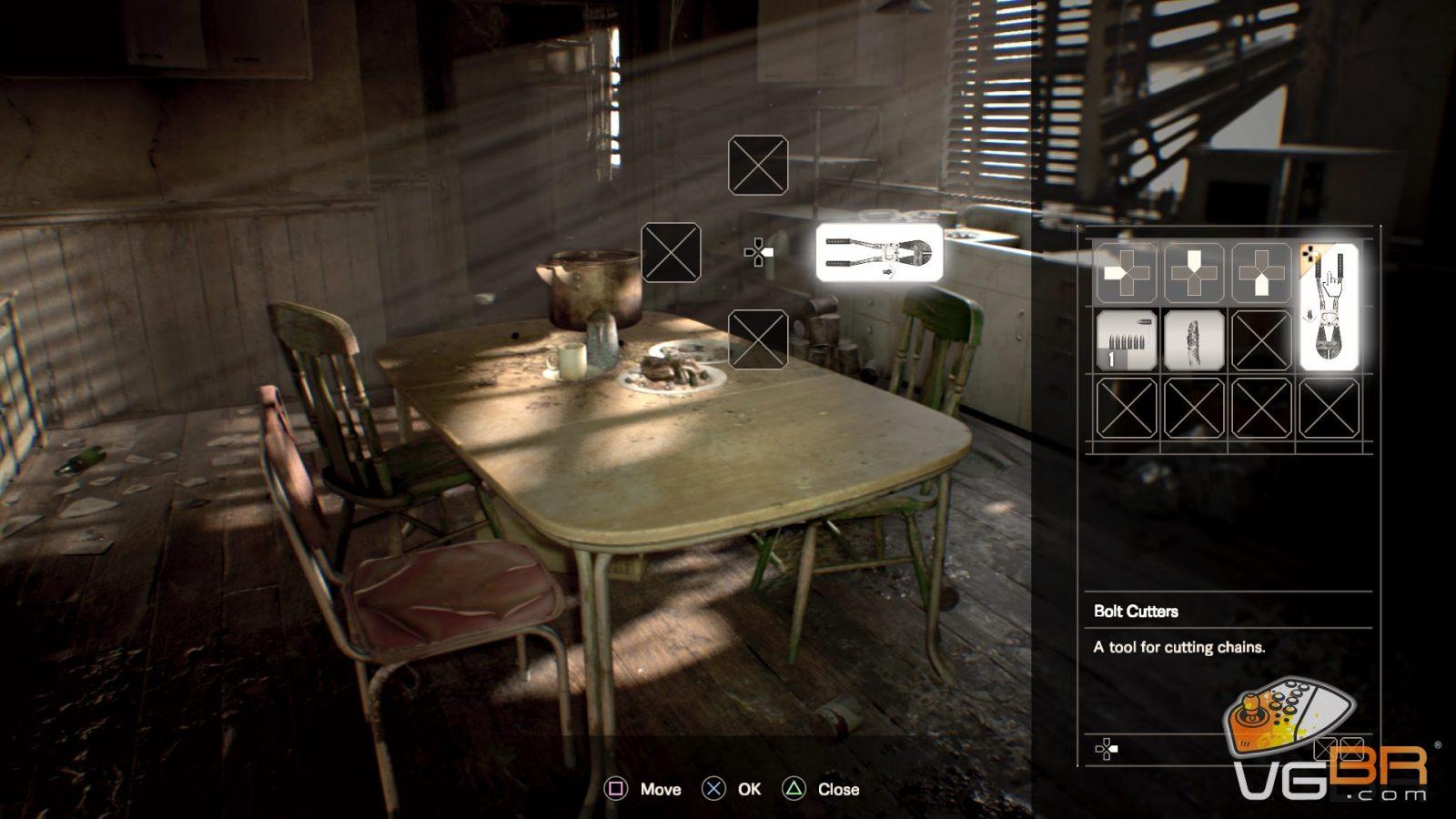Select the d-pad up shortcut tile in the inventory
1456x819 pixels.
point(1194,272)
